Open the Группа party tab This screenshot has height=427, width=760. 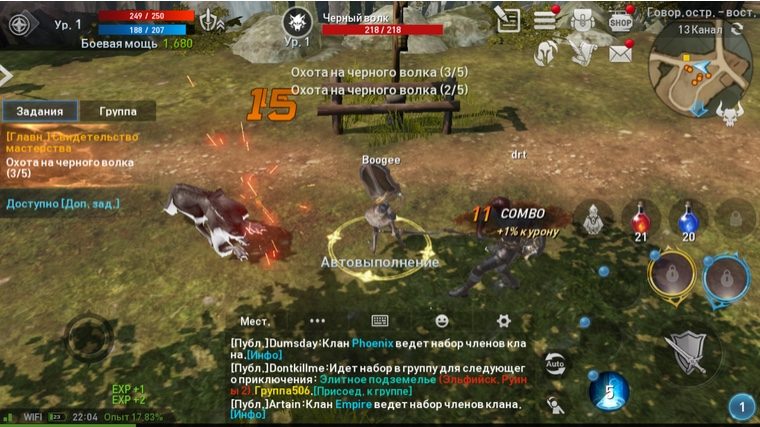click(118, 111)
